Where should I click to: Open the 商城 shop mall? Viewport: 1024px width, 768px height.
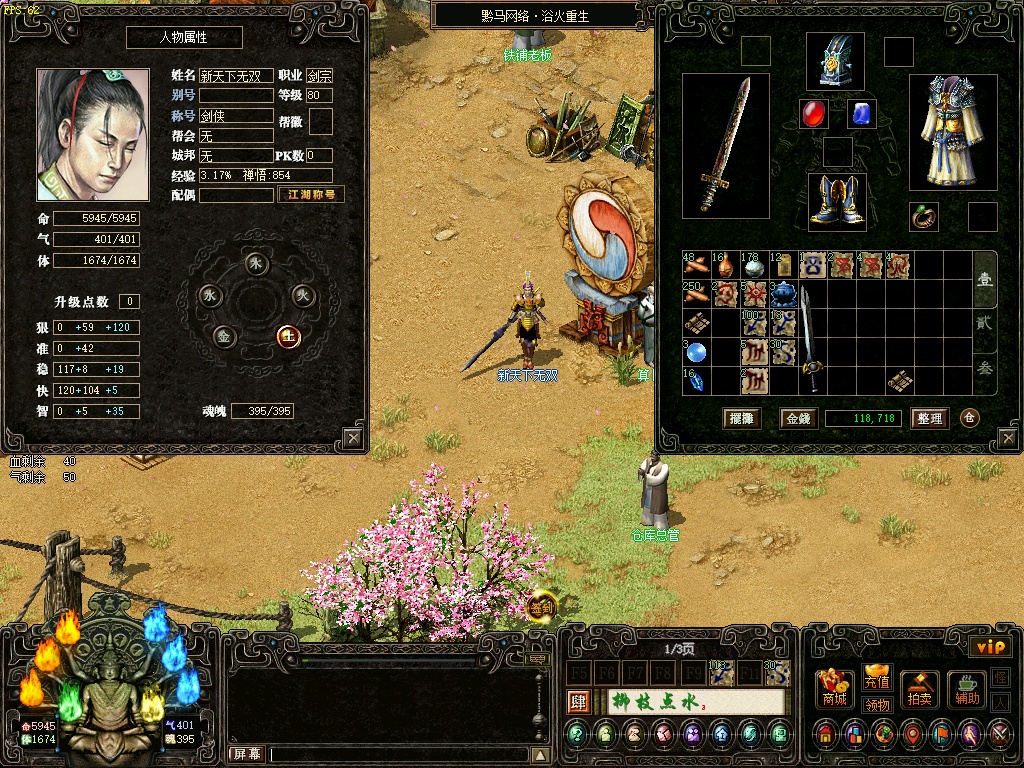(835, 689)
